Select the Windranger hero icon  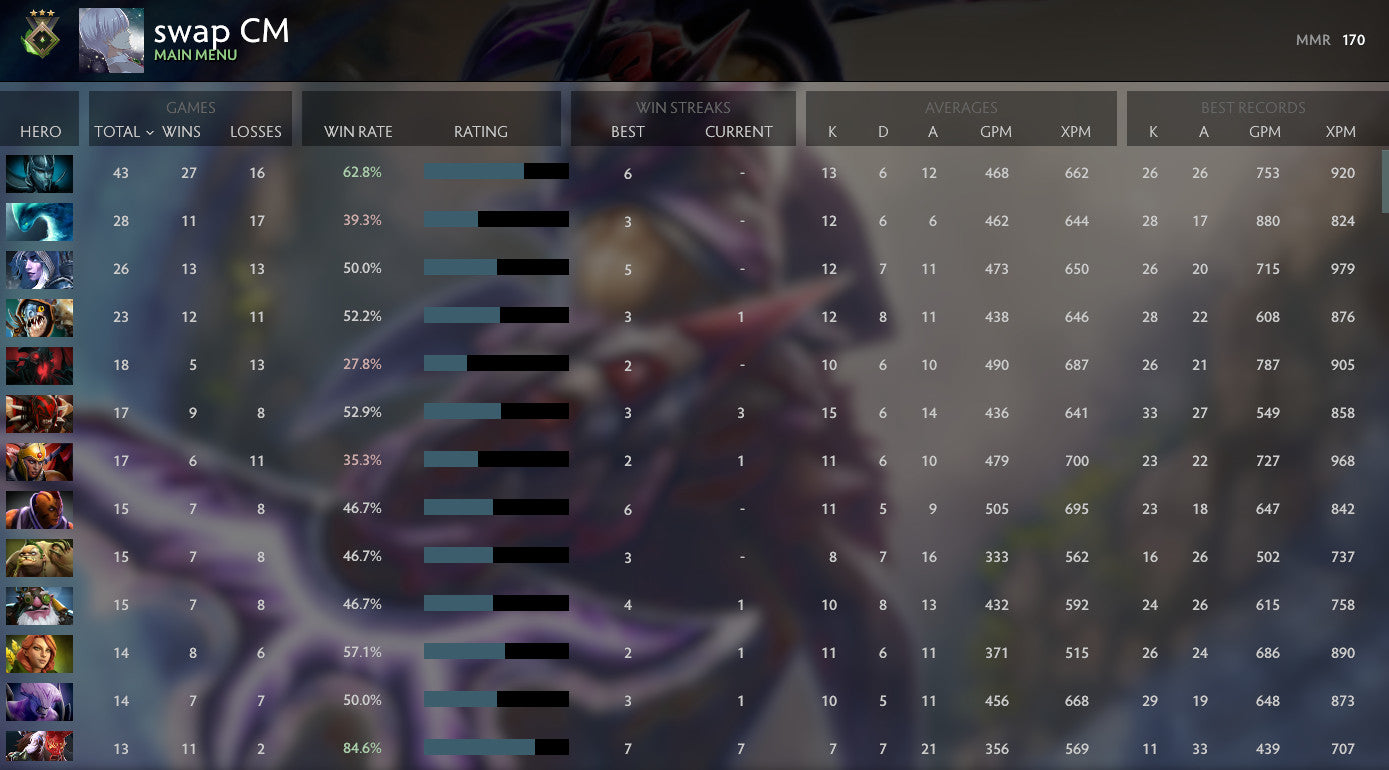pyautogui.click(x=40, y=653)
